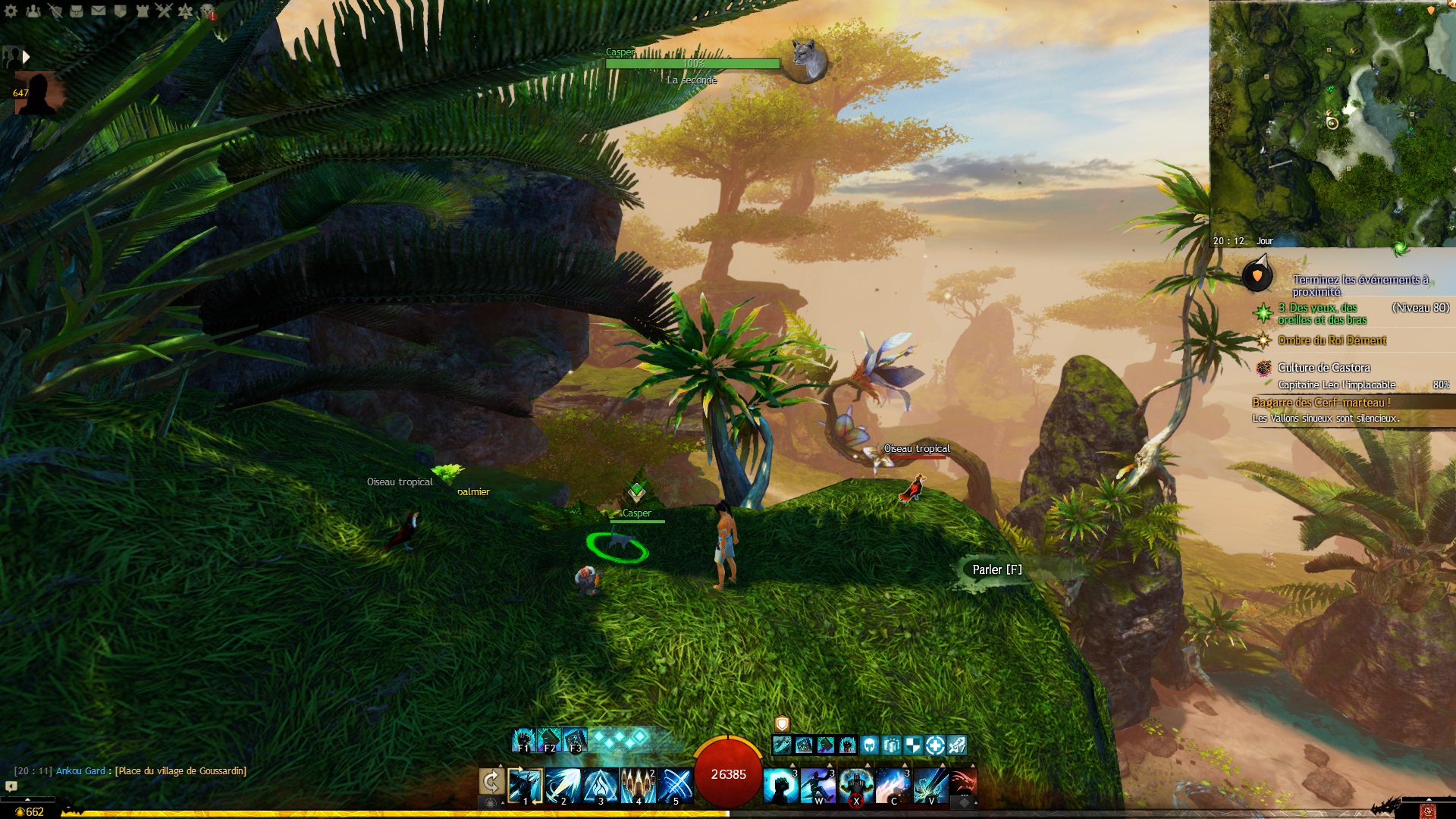Click the weapon swap arrow button
The width and height of the screenshot is (1456, 819).
tap(491, 782)
